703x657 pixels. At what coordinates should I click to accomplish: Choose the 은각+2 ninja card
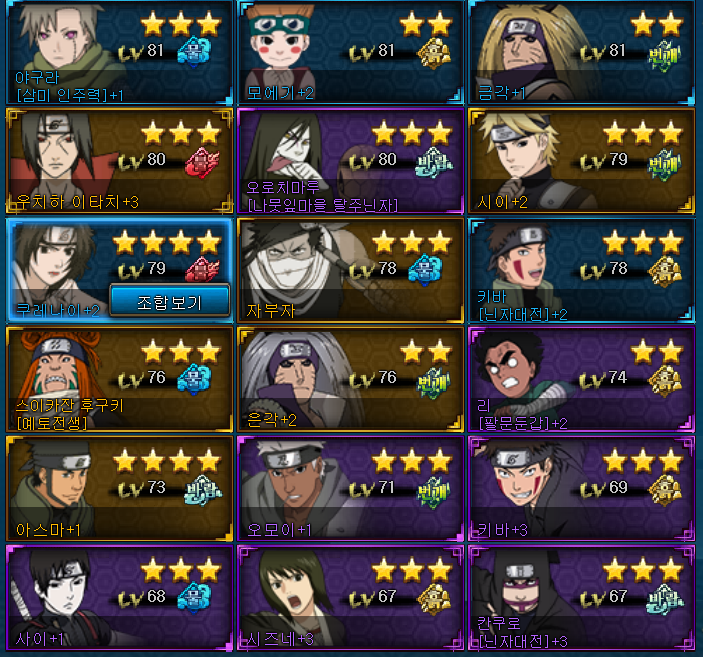(351, 378)
